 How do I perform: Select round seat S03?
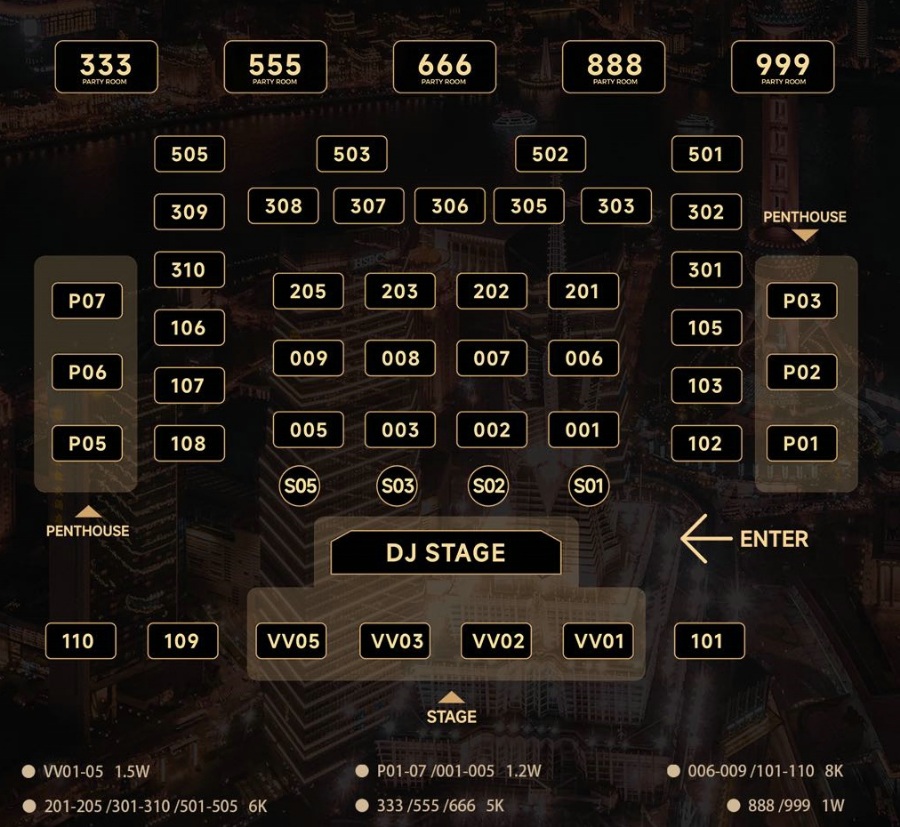pyautogui.click(x=397, y=487)
